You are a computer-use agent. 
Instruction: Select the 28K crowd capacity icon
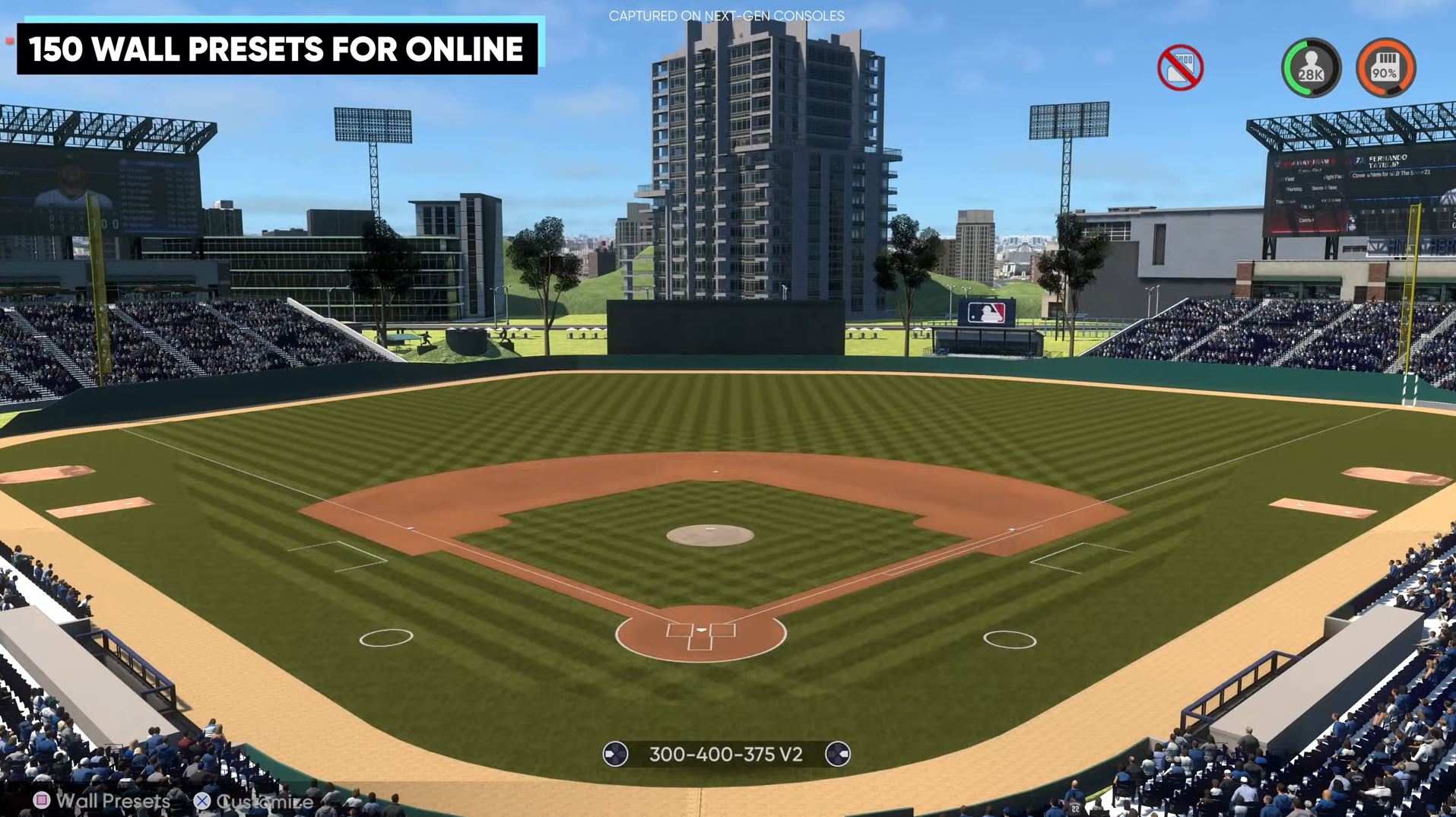pos(1311,68)
